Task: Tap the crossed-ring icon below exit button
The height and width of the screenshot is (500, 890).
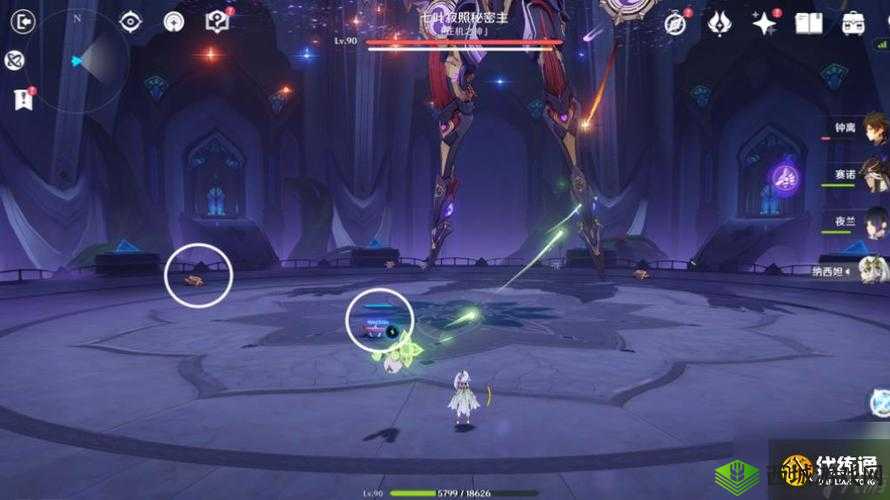Action: pyautogui.click(x=16, y=61)
